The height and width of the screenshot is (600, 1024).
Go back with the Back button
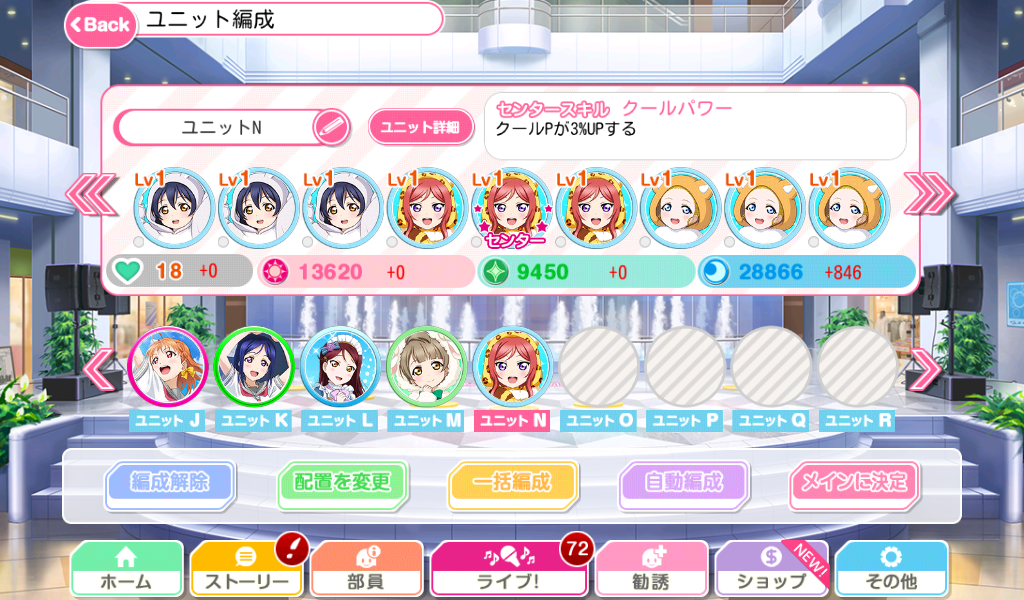pos(100,24)
